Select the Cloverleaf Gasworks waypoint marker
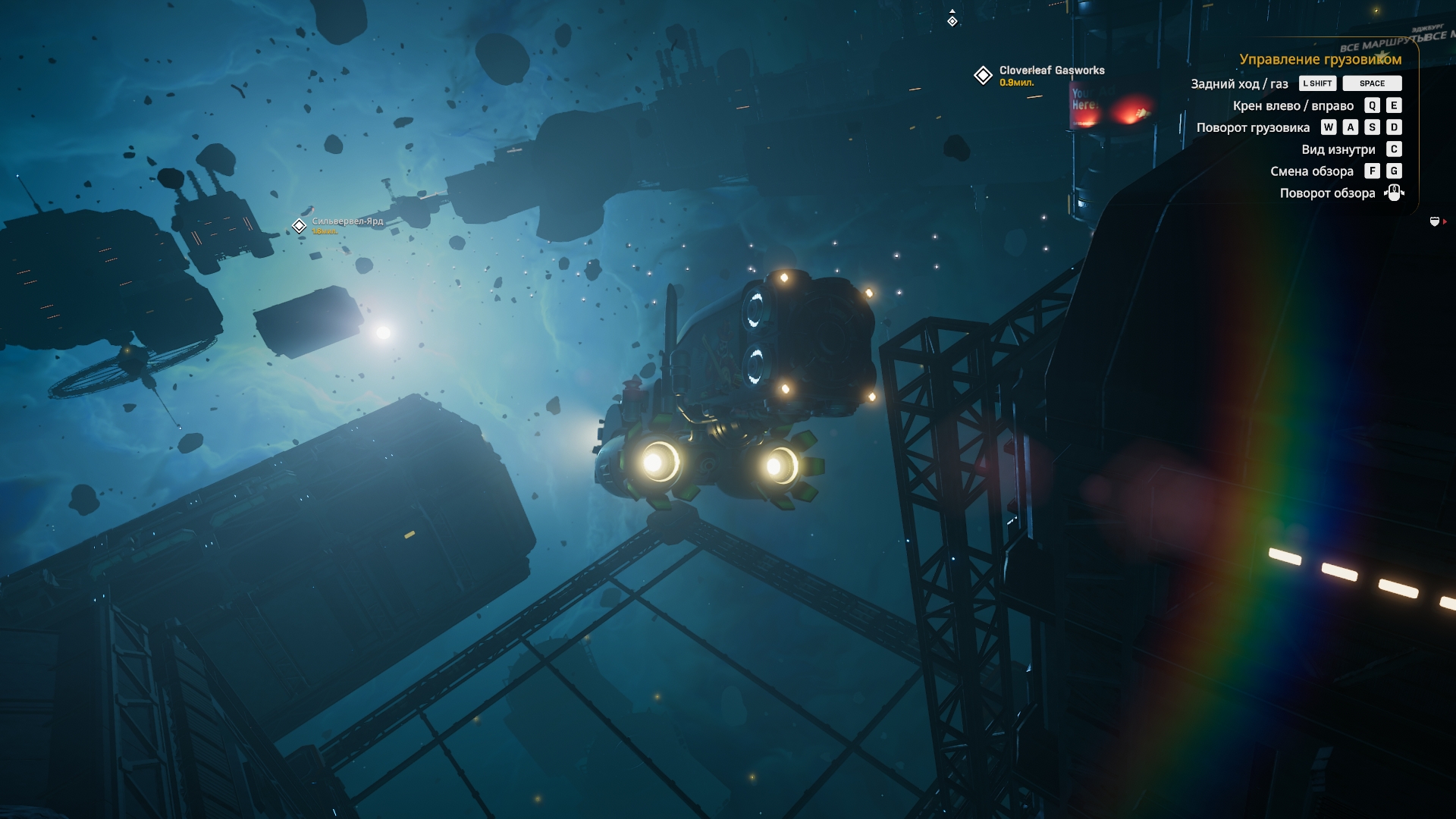 pos(983,75)
